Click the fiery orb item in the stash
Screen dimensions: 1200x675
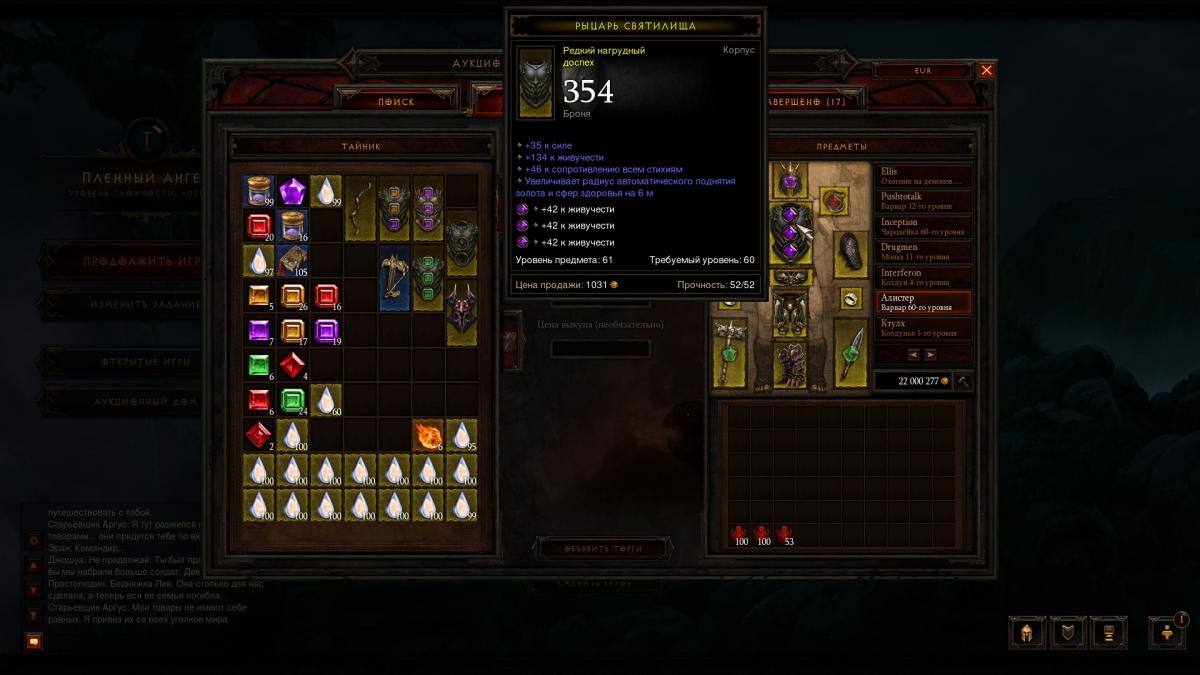click(x=428, y=435)
